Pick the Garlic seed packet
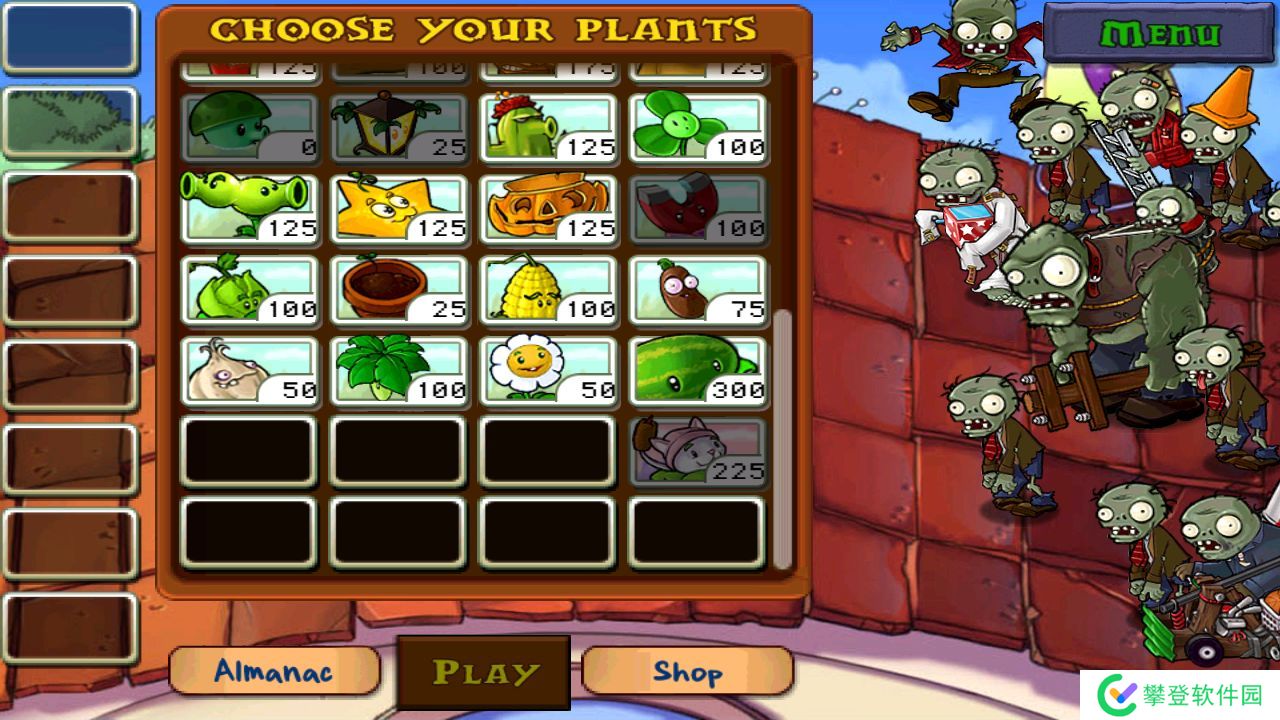Image resolution: width=1280 pixels, height=720 pixels. (x=250, y=371)
